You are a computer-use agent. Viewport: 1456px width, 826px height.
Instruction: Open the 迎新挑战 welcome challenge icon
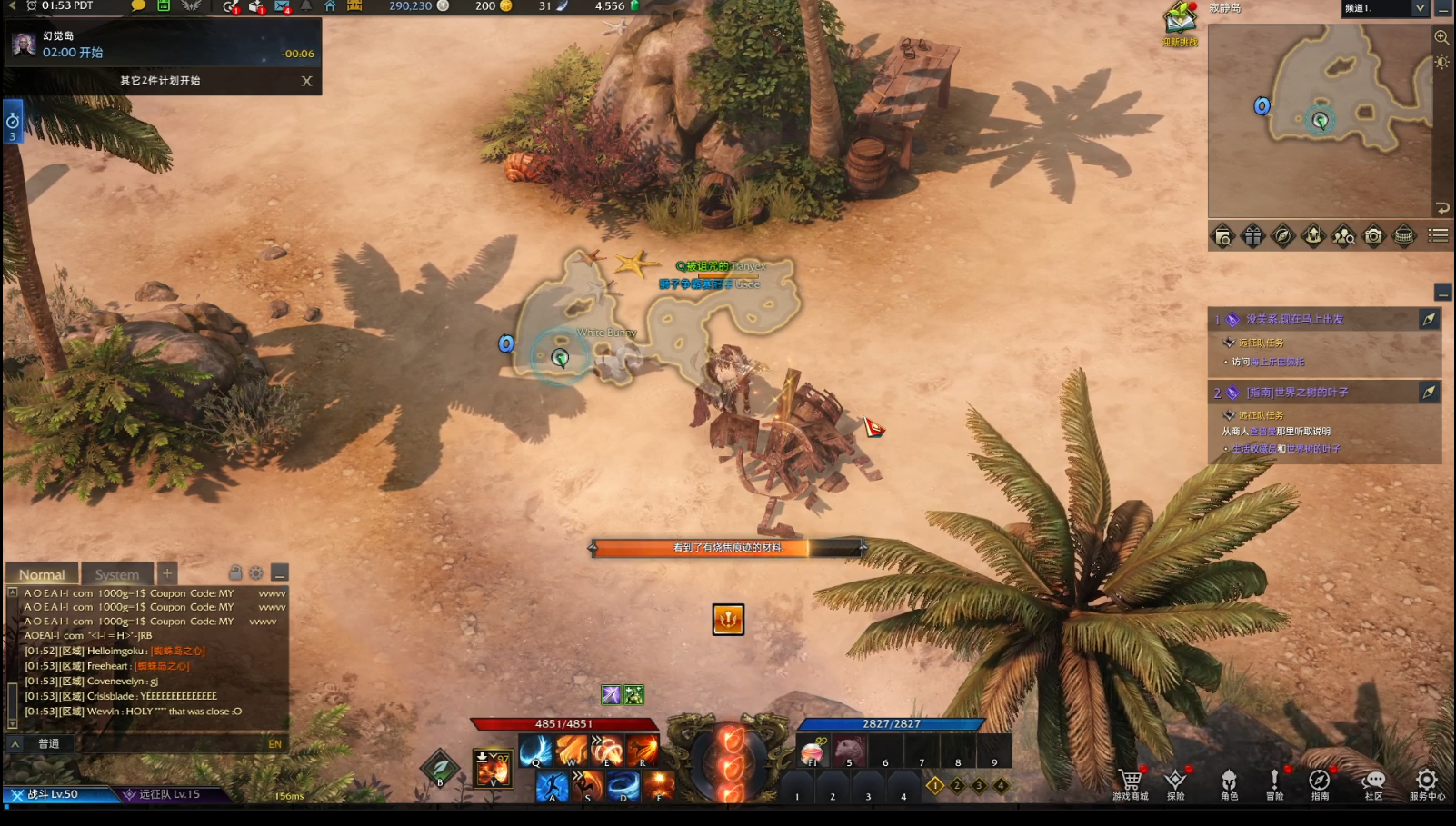tap(1180, 22)
